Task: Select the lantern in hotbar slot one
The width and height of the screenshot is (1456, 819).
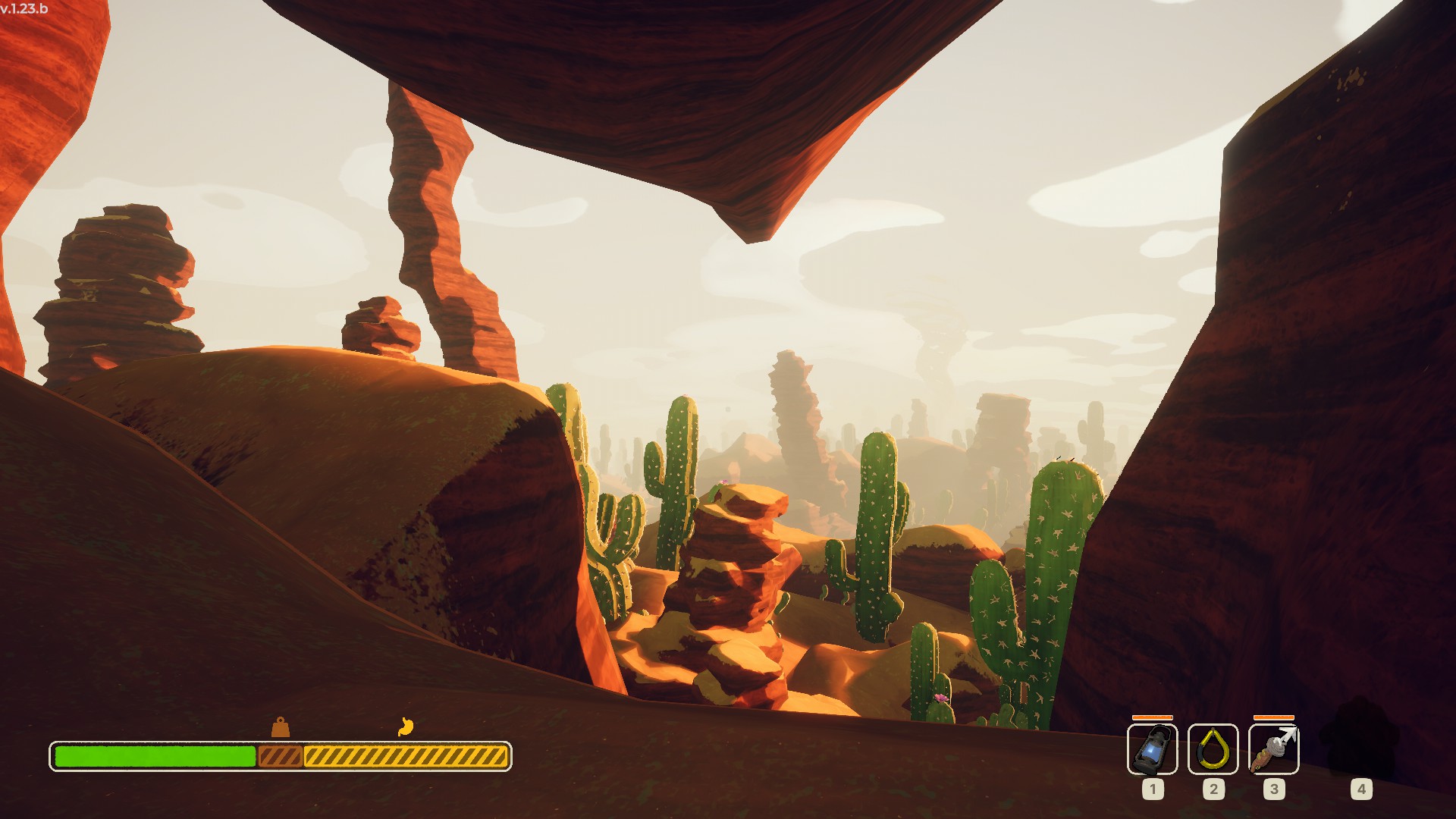Action: click(1152, 748)
